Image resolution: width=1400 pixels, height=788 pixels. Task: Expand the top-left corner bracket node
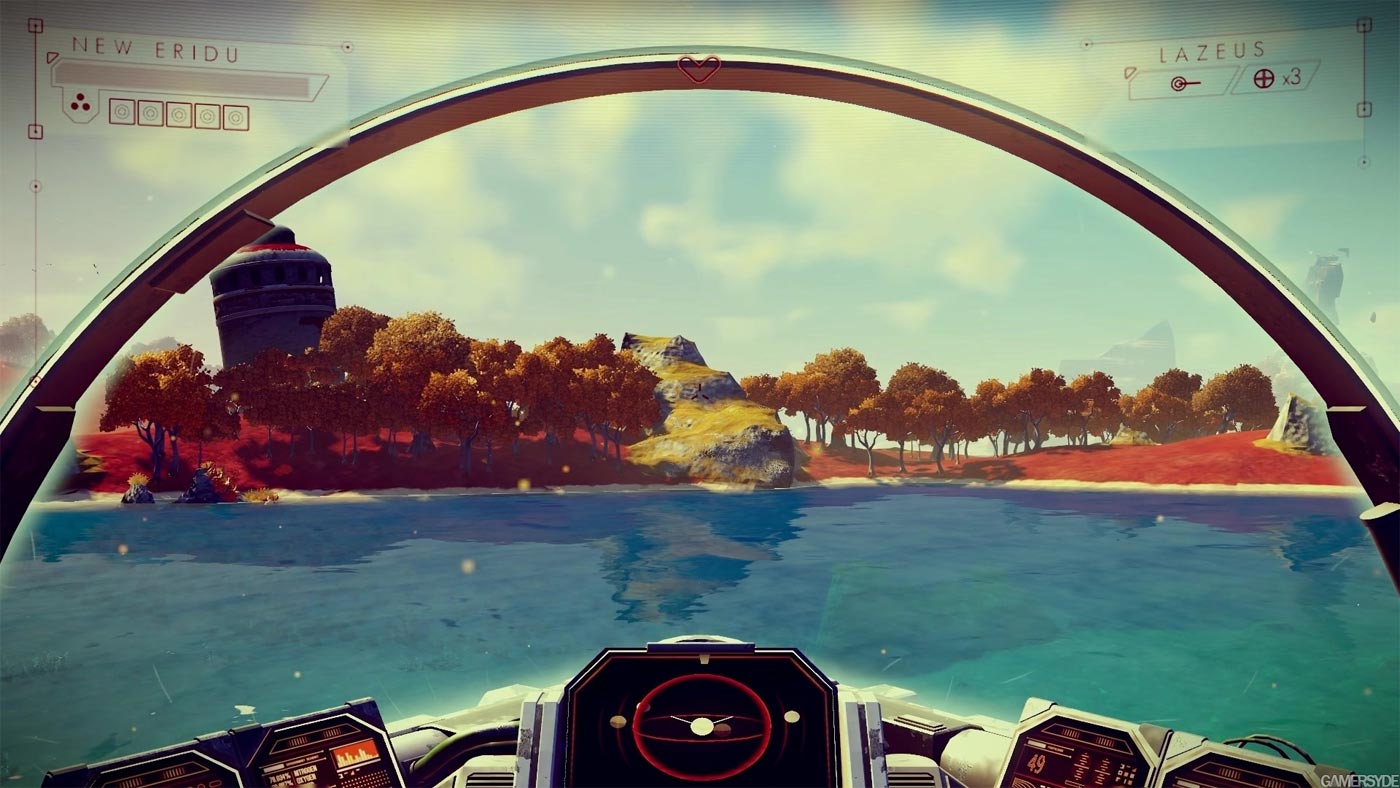pyautogui.click(x=36, y=25)
